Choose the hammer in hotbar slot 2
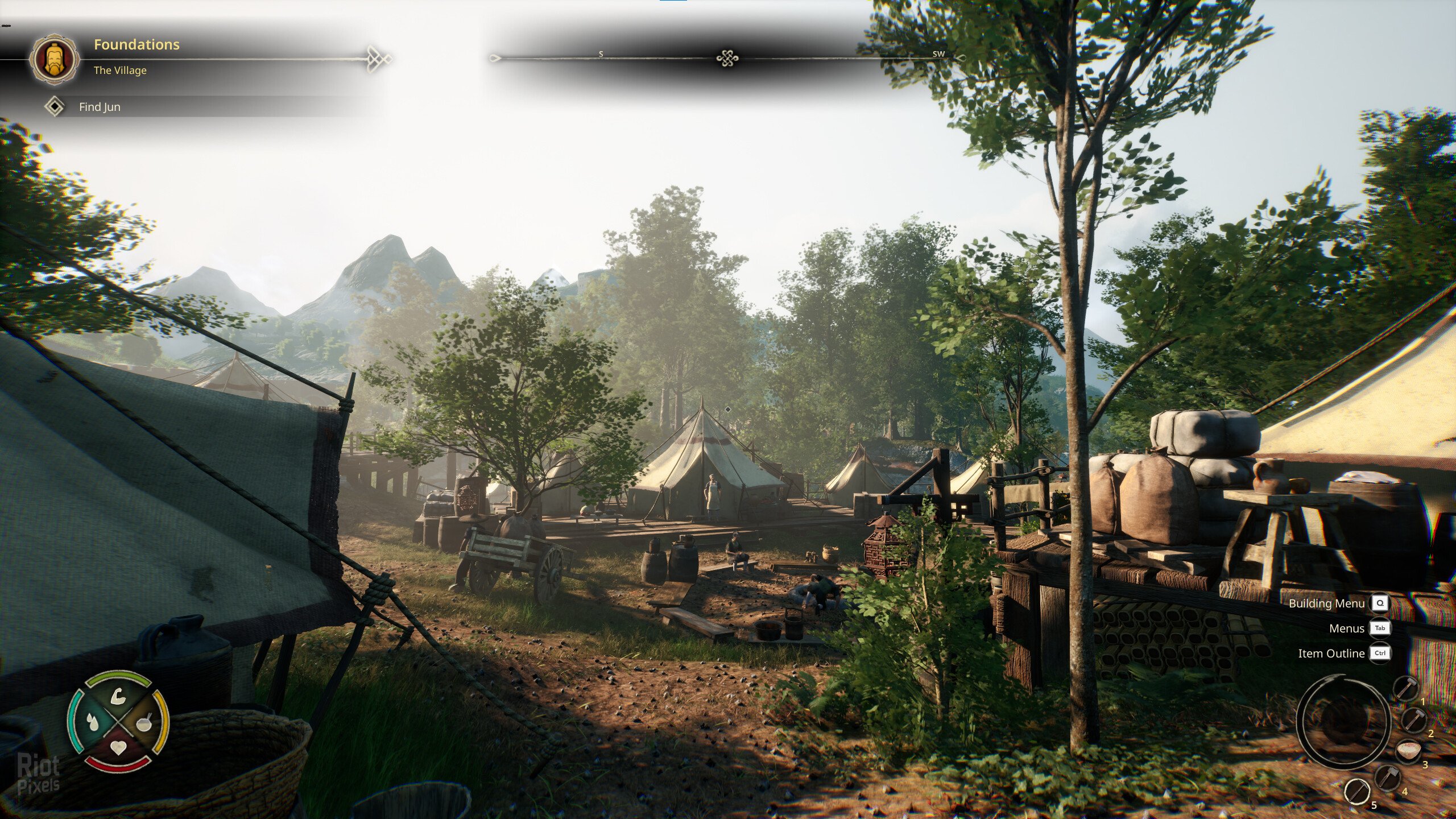The width and height of the screenshot is (1456, 819). tap(1413, 719)
